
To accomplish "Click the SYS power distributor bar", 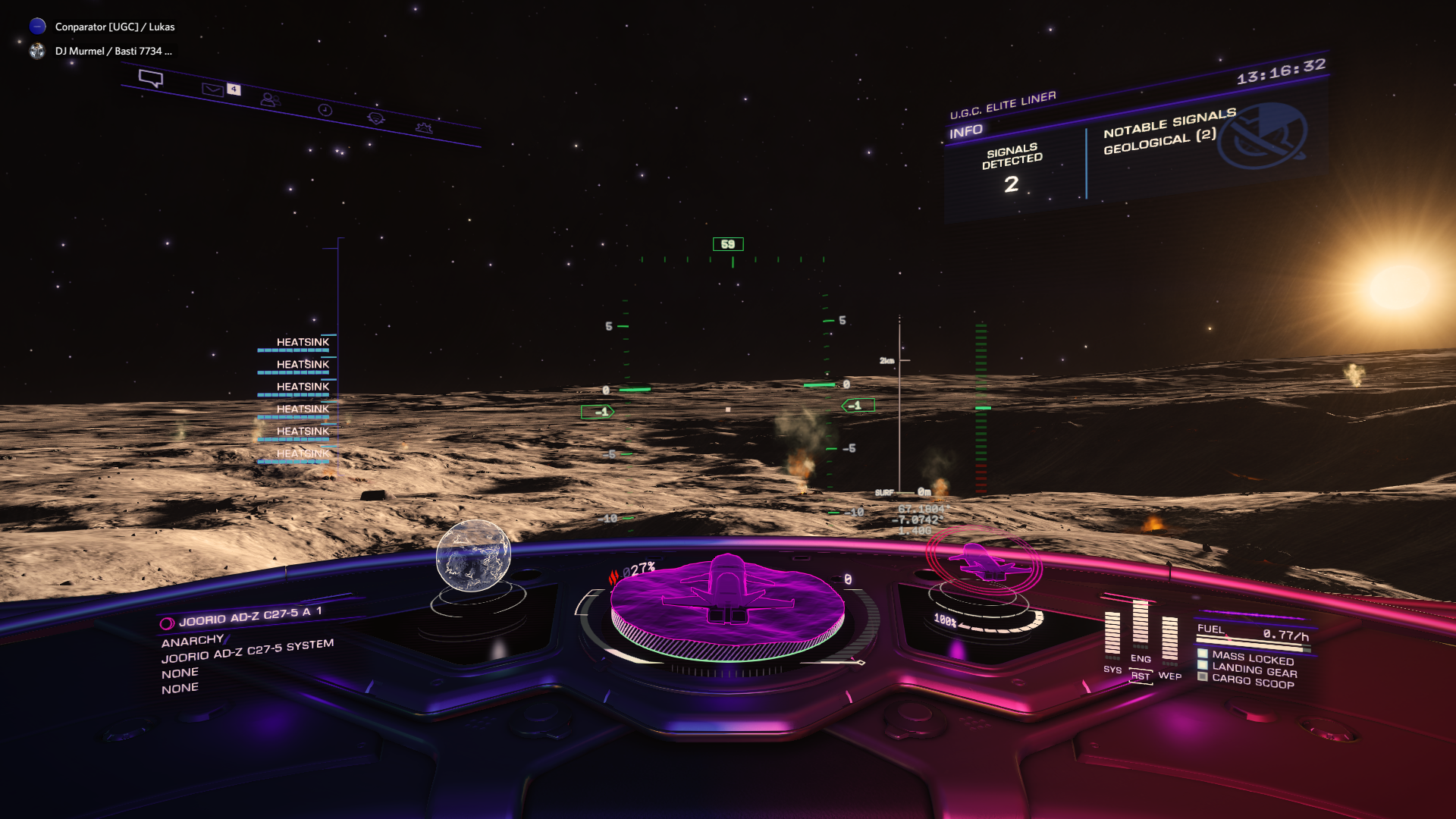I will coord(1112,633).
